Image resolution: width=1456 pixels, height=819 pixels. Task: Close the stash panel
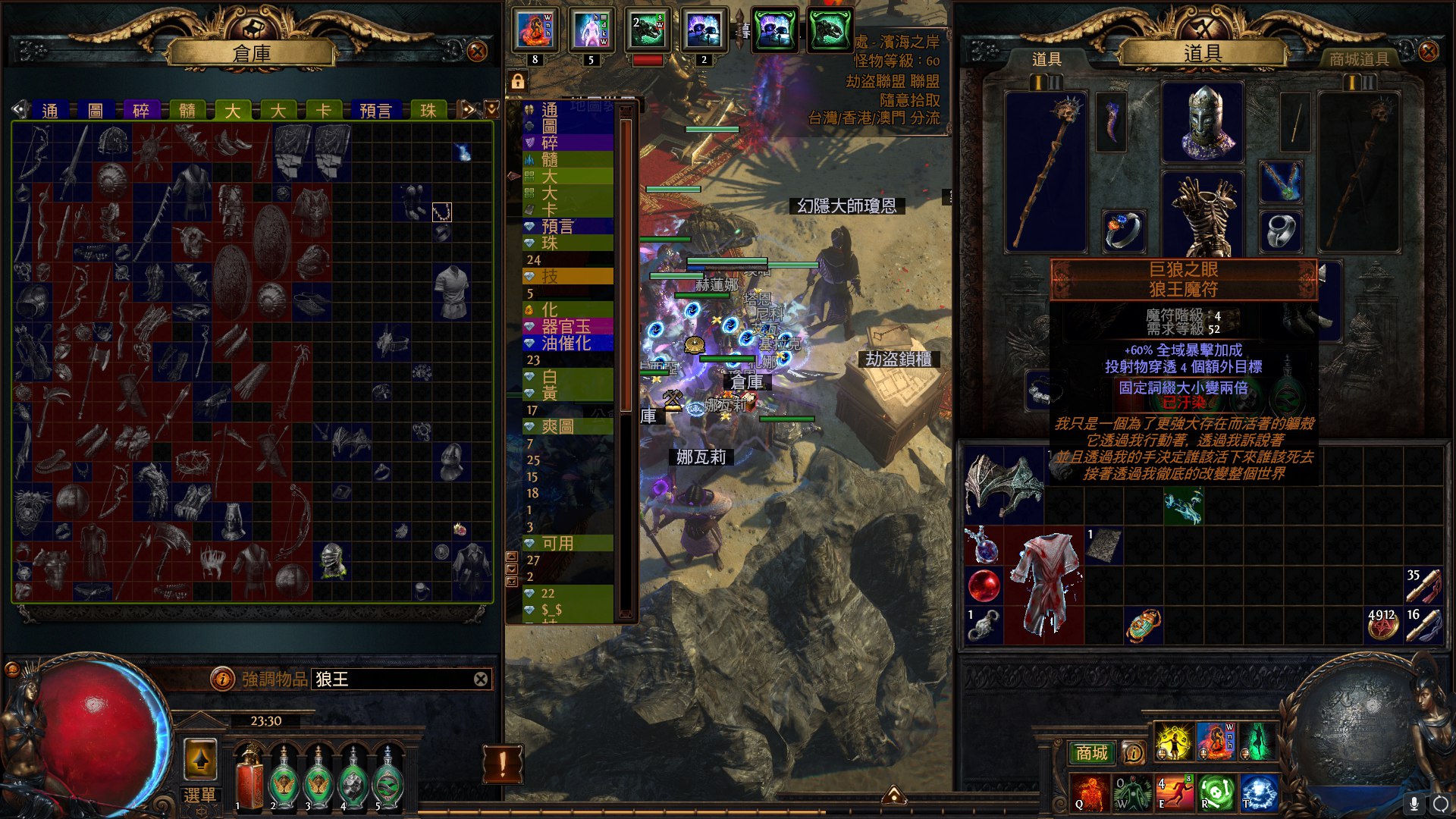477,52
